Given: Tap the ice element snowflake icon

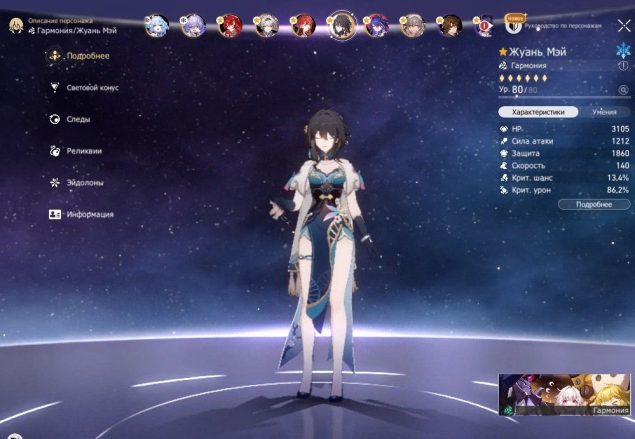Looking at the screenshot, I should tap(623, 50).
